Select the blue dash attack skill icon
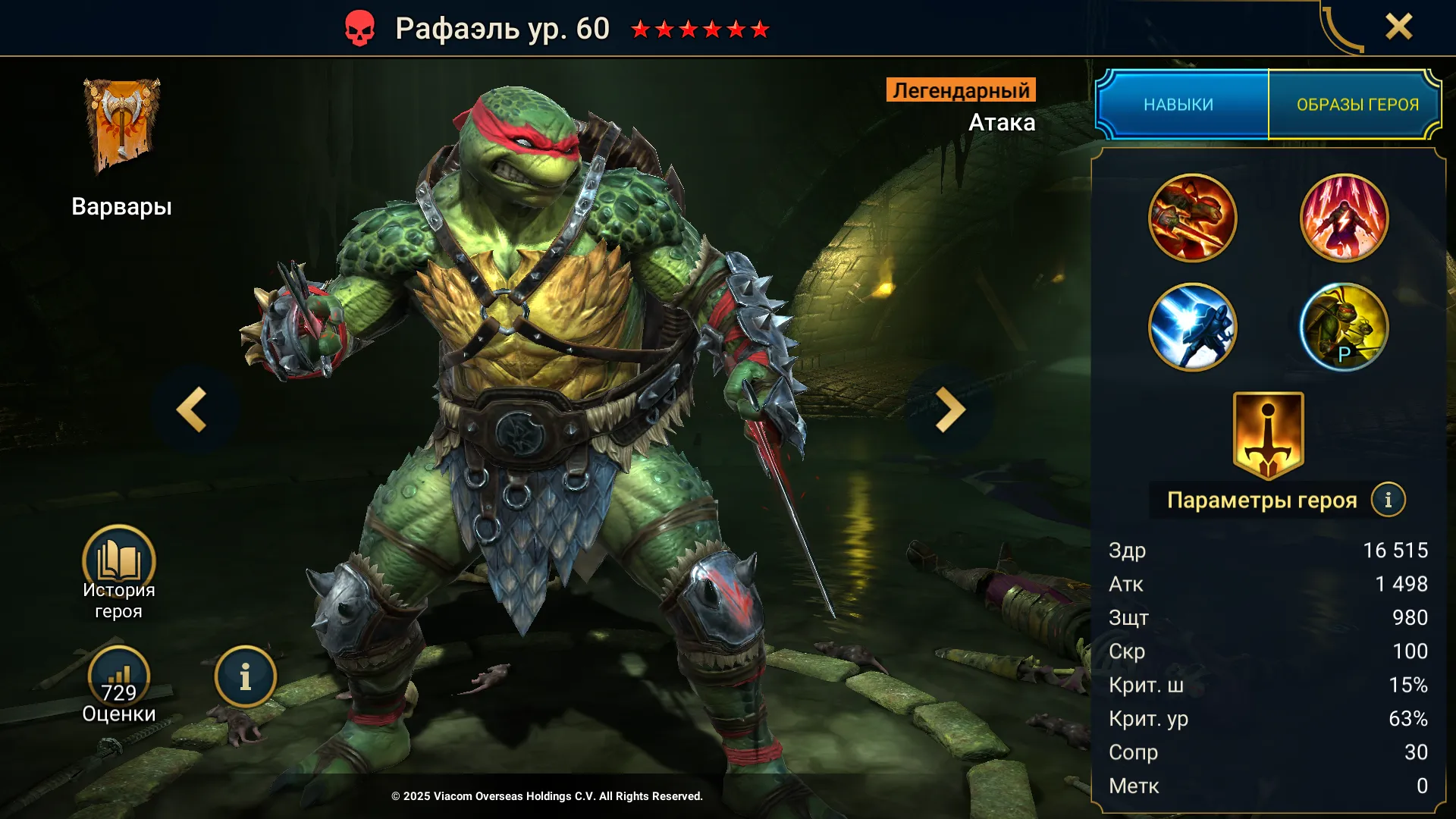 coord(1192,328)
